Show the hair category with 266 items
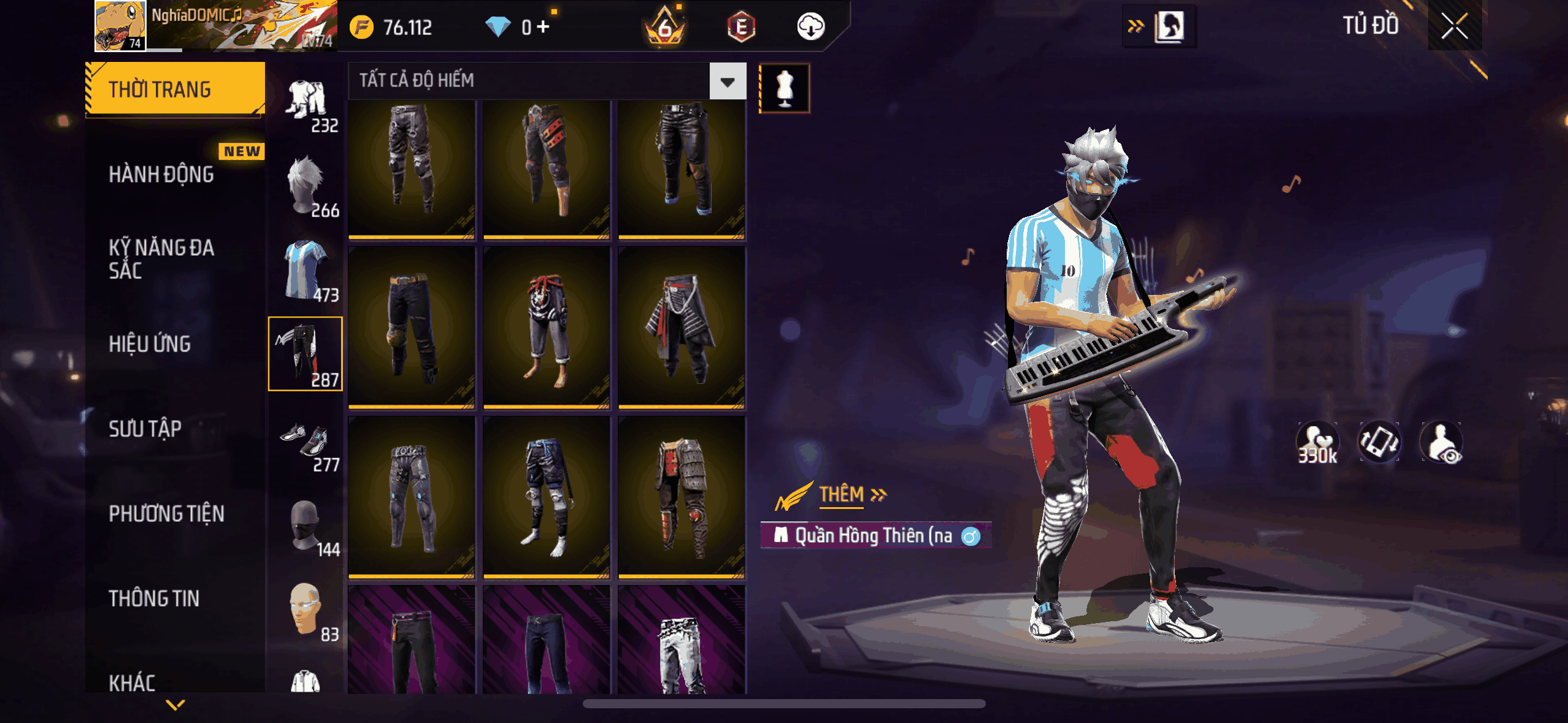The image size is (1568, 723). [307, 187]
